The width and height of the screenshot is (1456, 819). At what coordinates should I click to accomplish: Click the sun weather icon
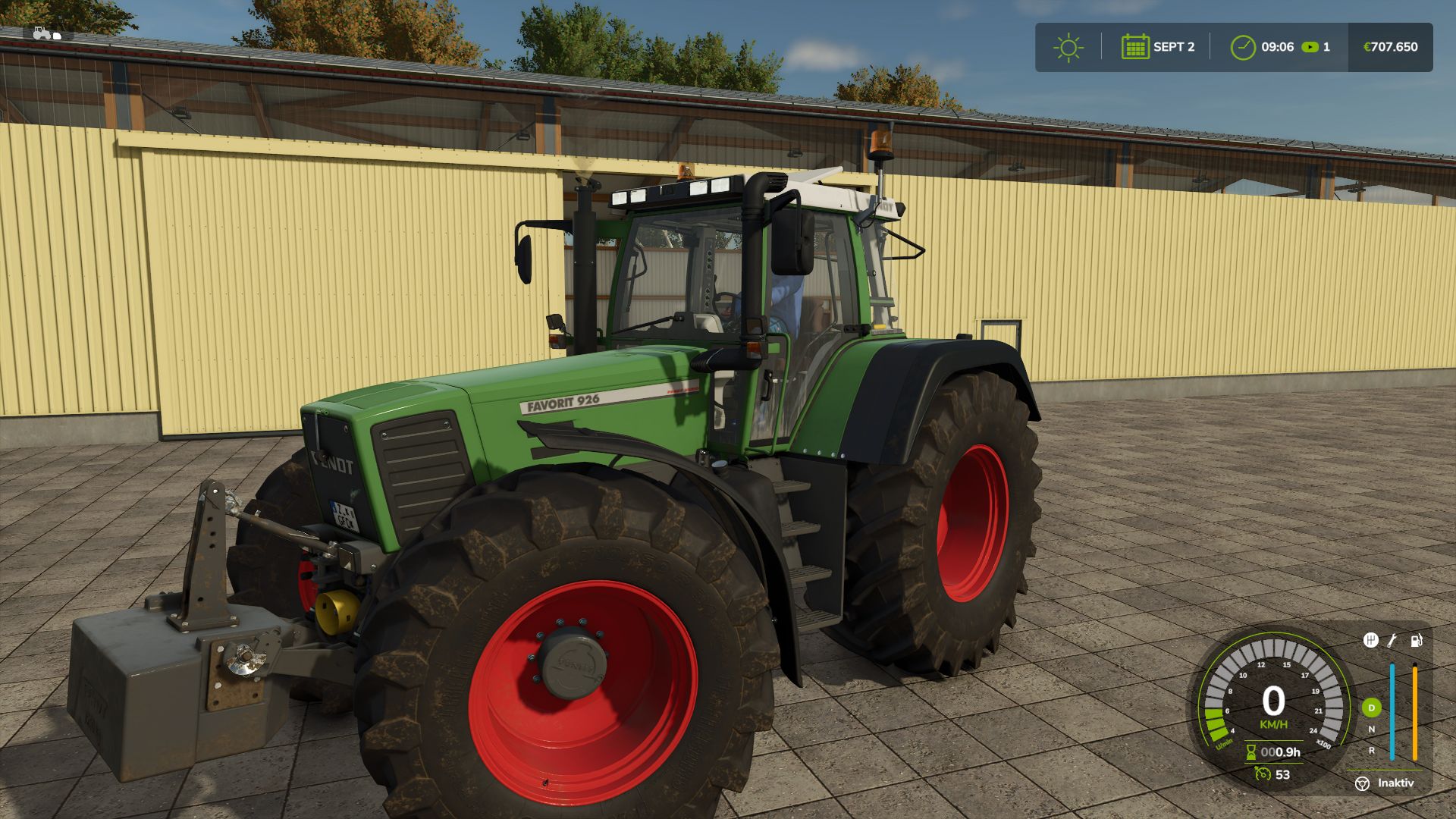pos(1068,47)
